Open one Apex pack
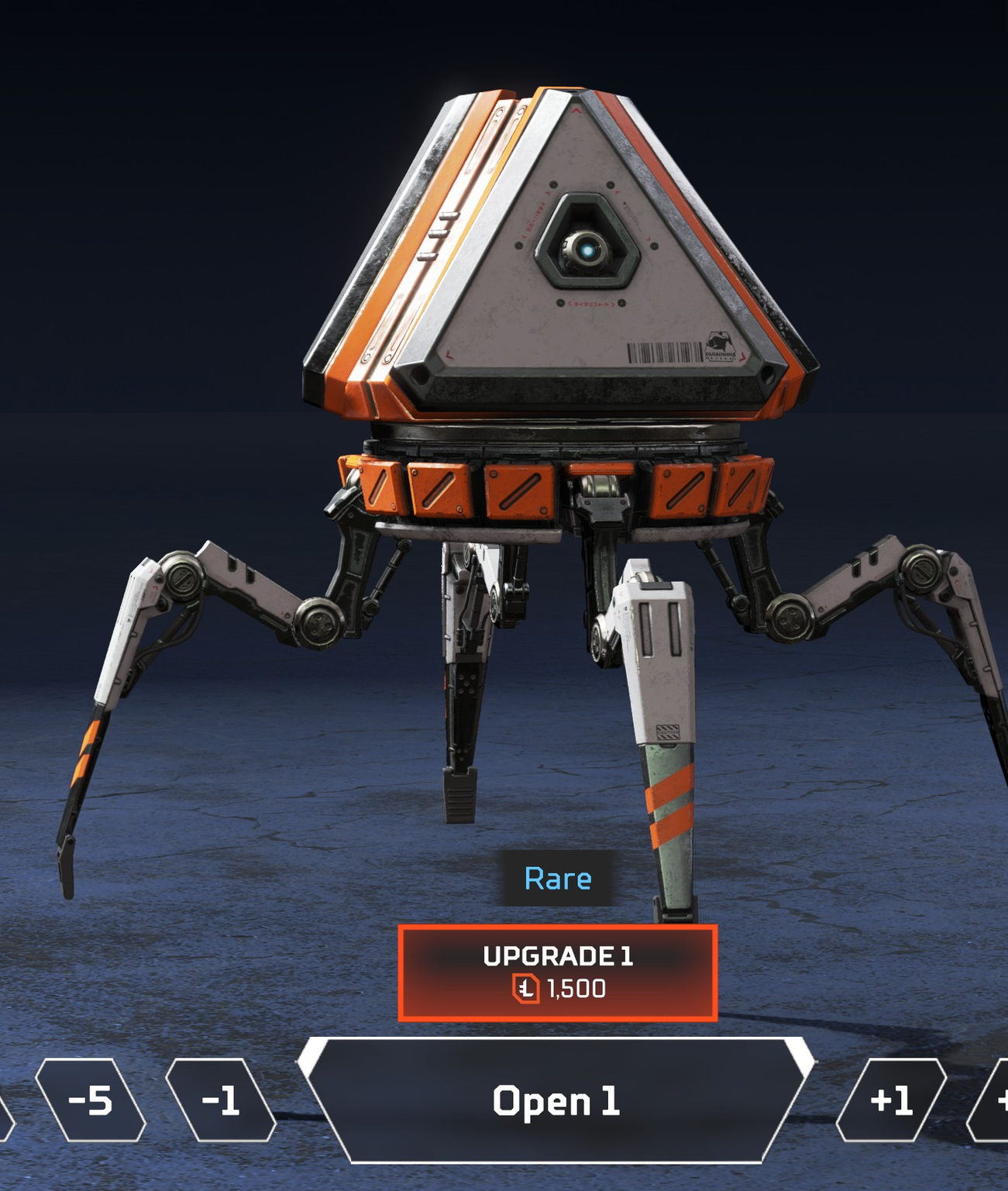This screenshot has width=1008, height=1191. (556, 1100)
